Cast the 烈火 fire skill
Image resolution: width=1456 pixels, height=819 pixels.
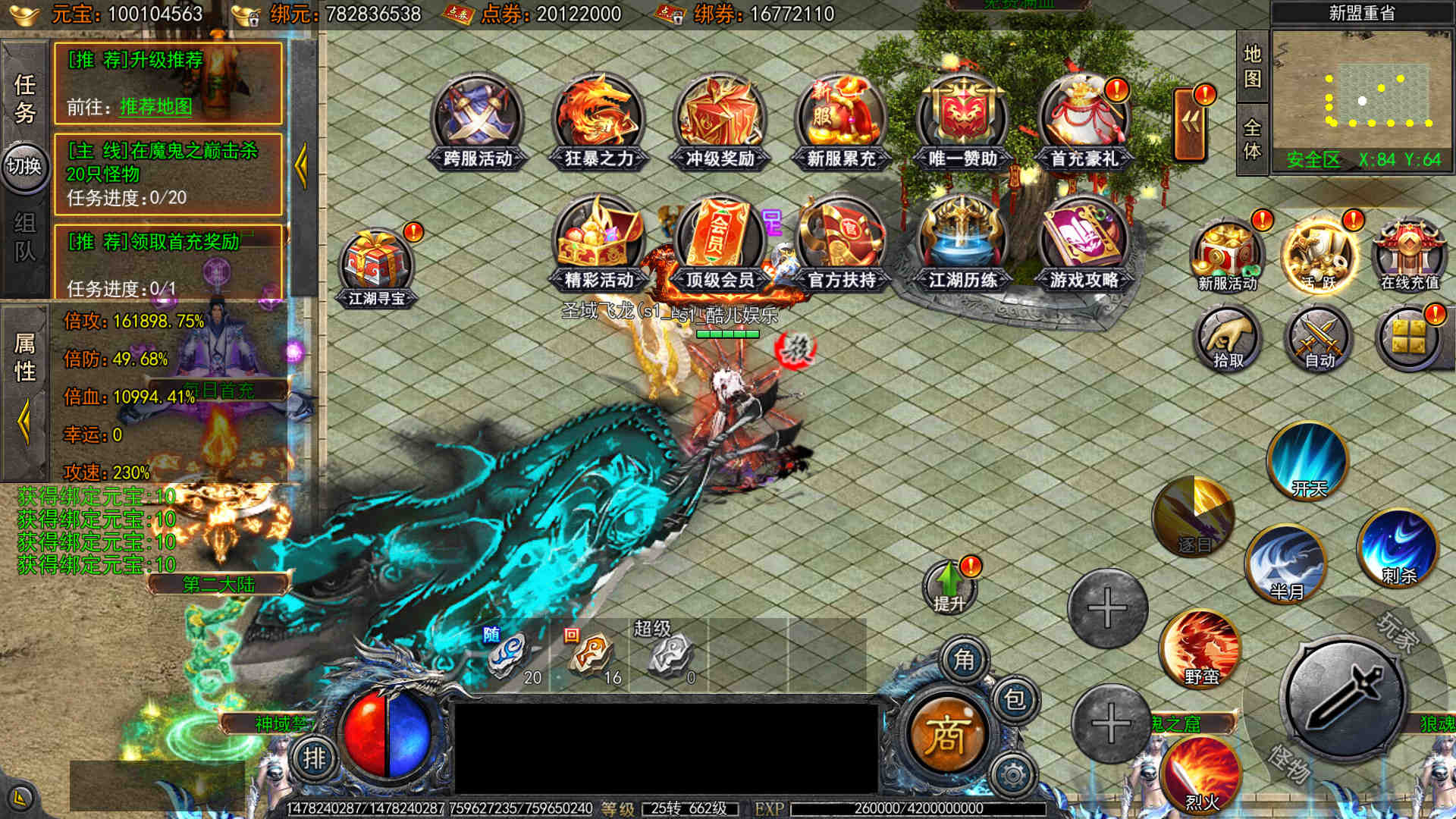[x=1201, y=775]
